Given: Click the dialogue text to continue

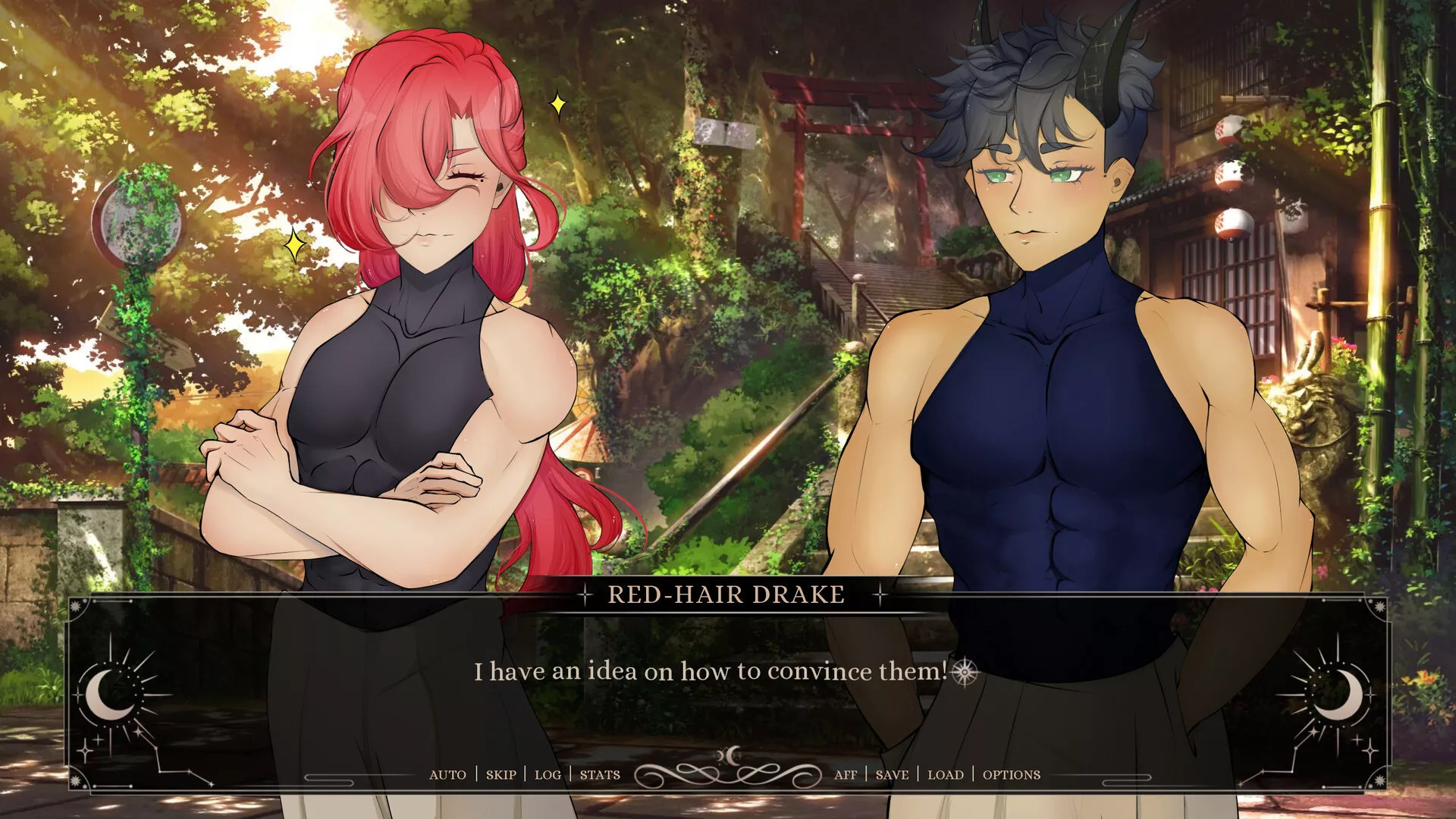Looking at the screenshot, I should pyautogui.click(x=711, y=672).
